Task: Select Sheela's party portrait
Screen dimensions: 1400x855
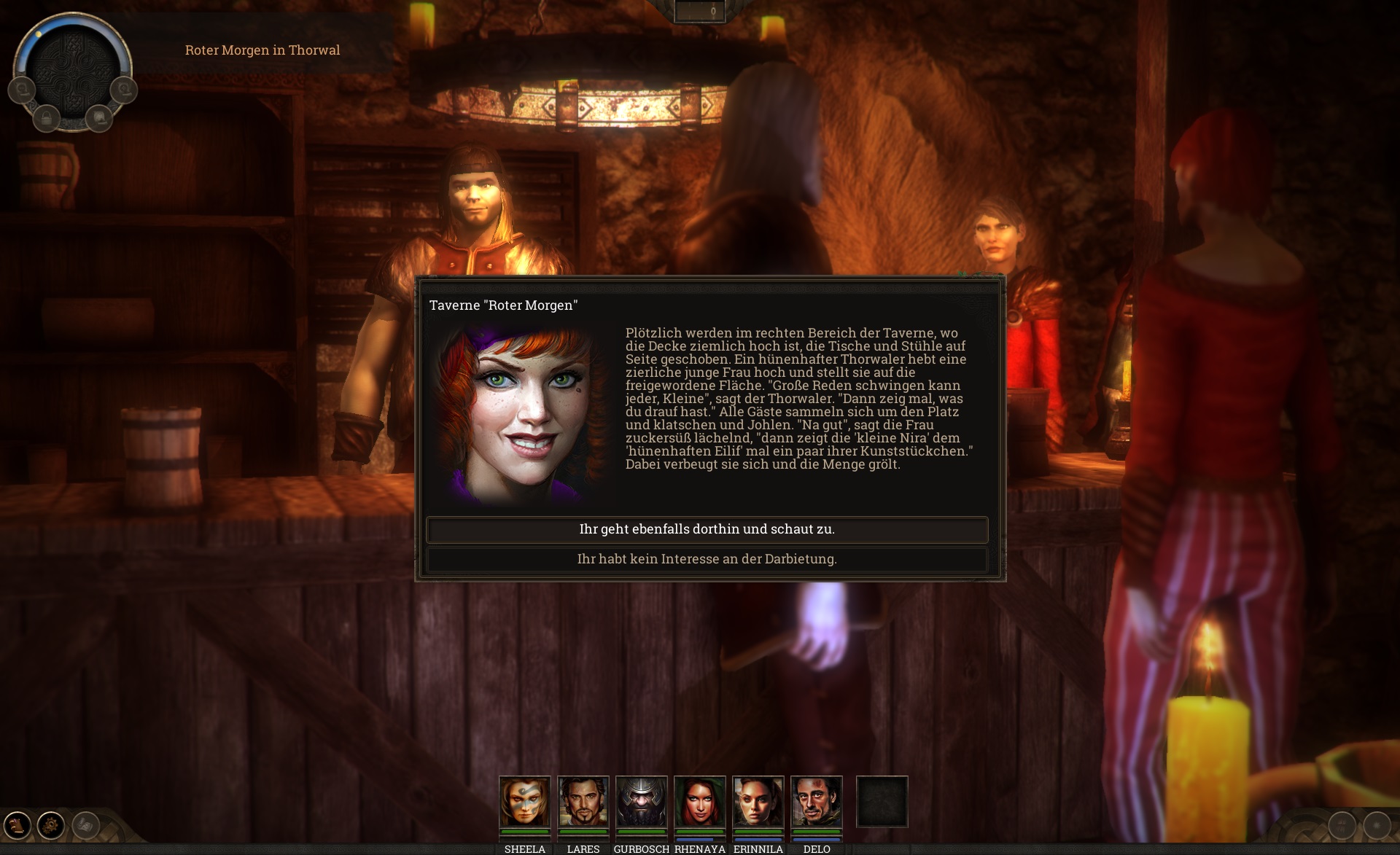Action: (x=524, y=802)
